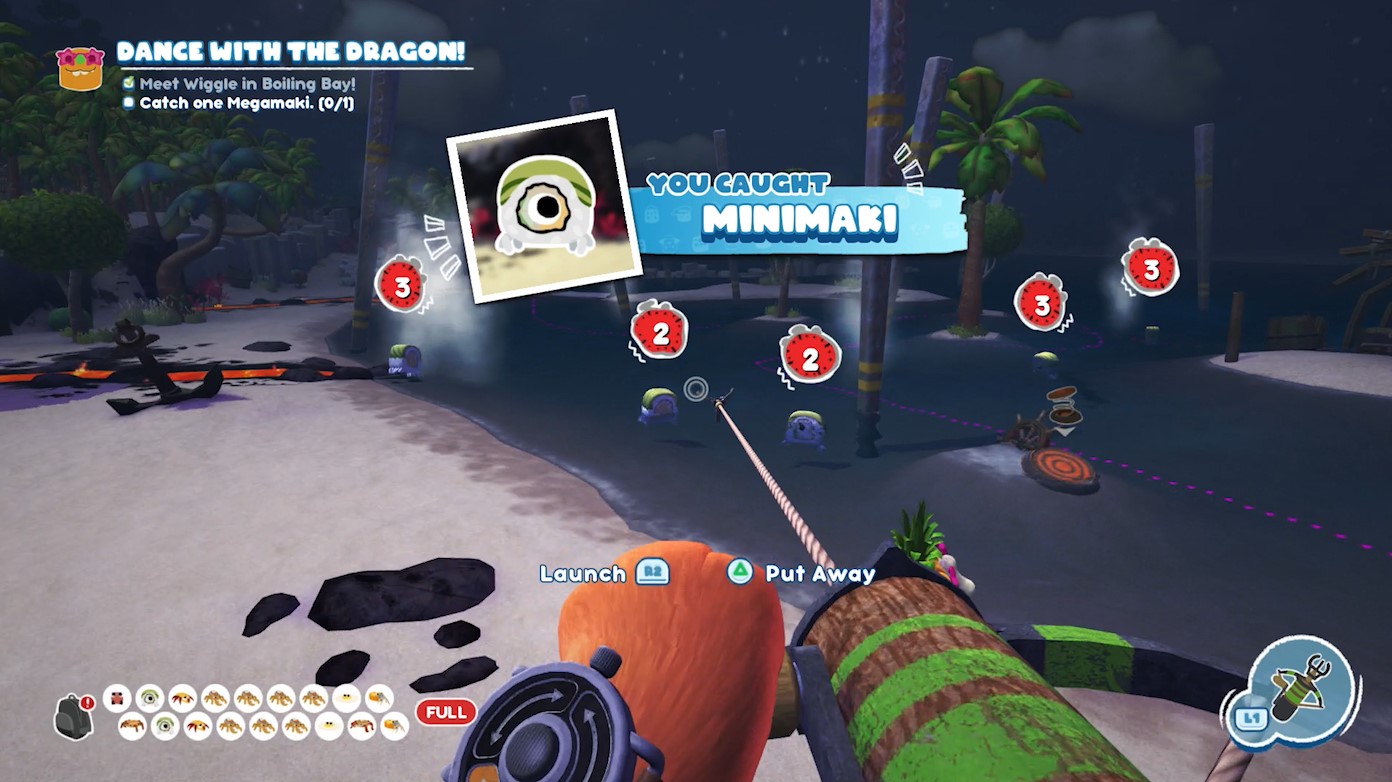Click the checked box next to Meet Wiggle objective
The width and height of the screenshot is (1392, 782).
(x=127, y=84)
